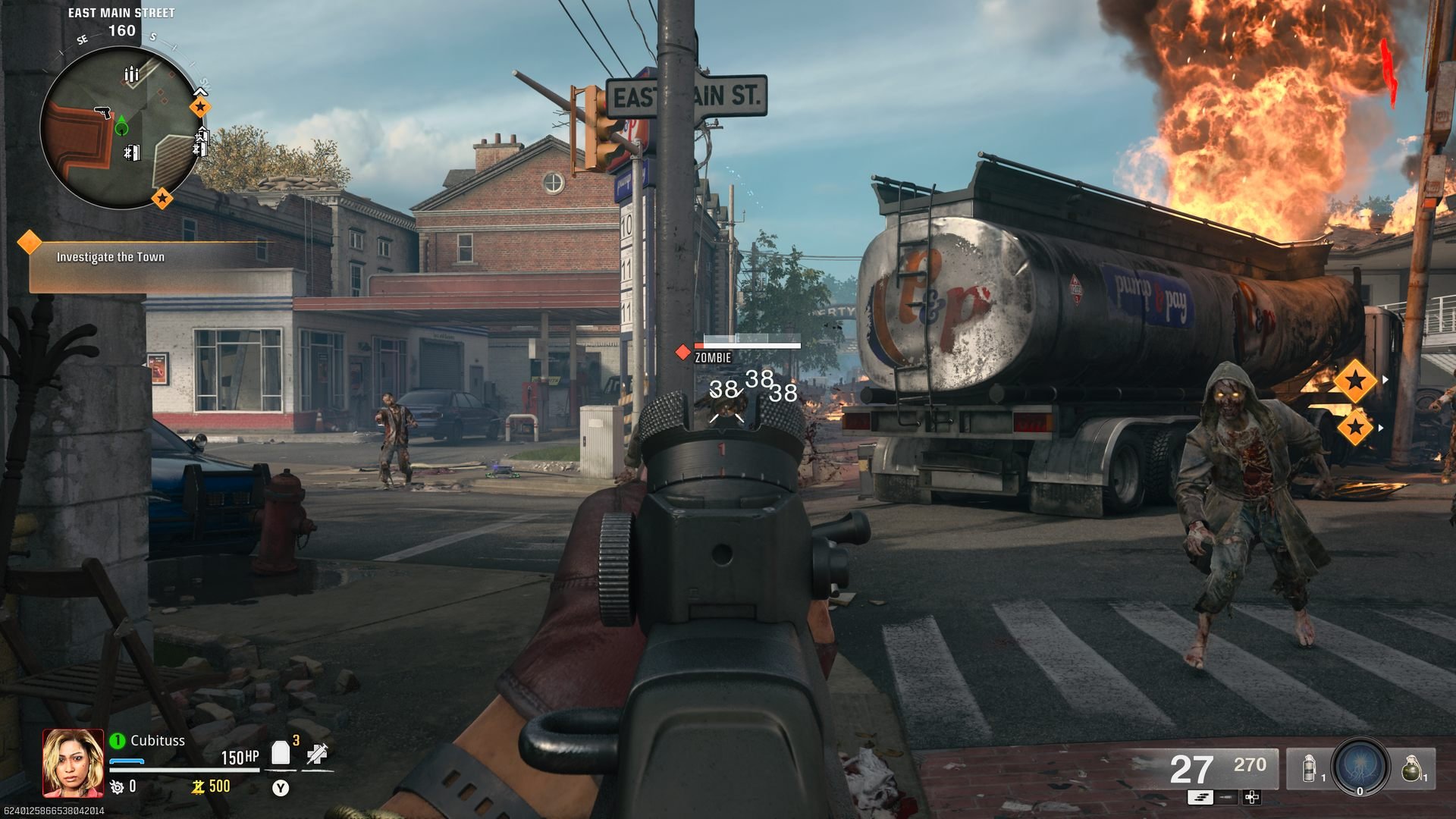Click Cubituss's character portrait
Viewport: 1456px width, 819px height.
click(x=73, y=763)
